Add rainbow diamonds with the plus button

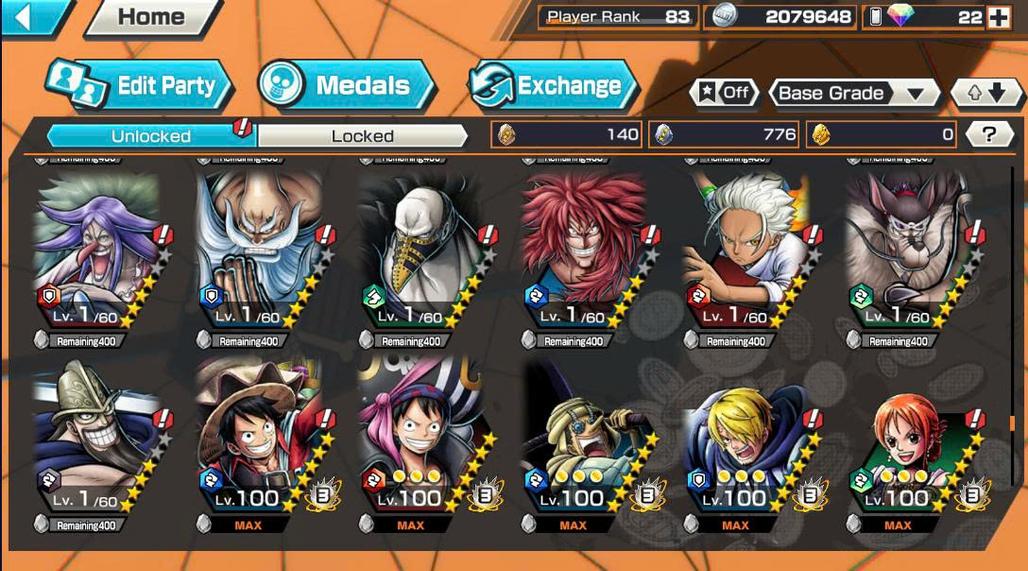998,17
